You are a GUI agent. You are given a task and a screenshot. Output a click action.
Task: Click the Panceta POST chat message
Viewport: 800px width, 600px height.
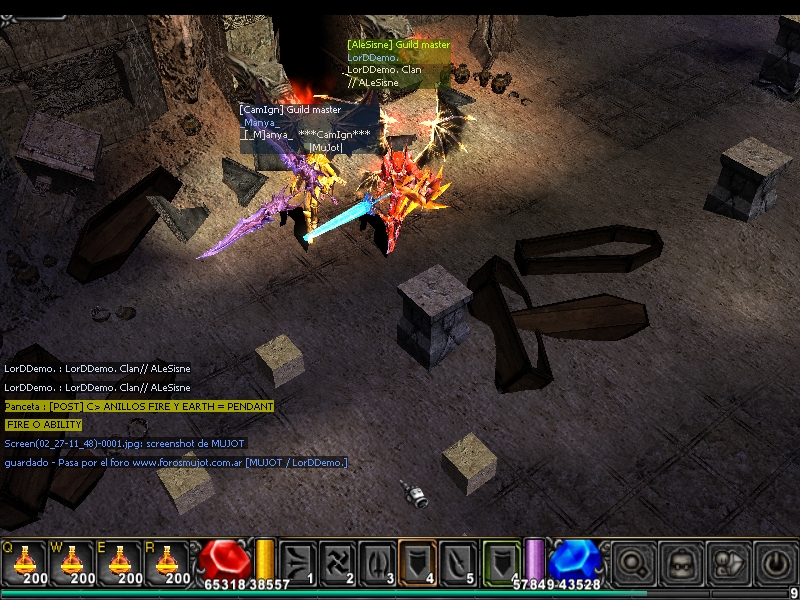point(139,406)
